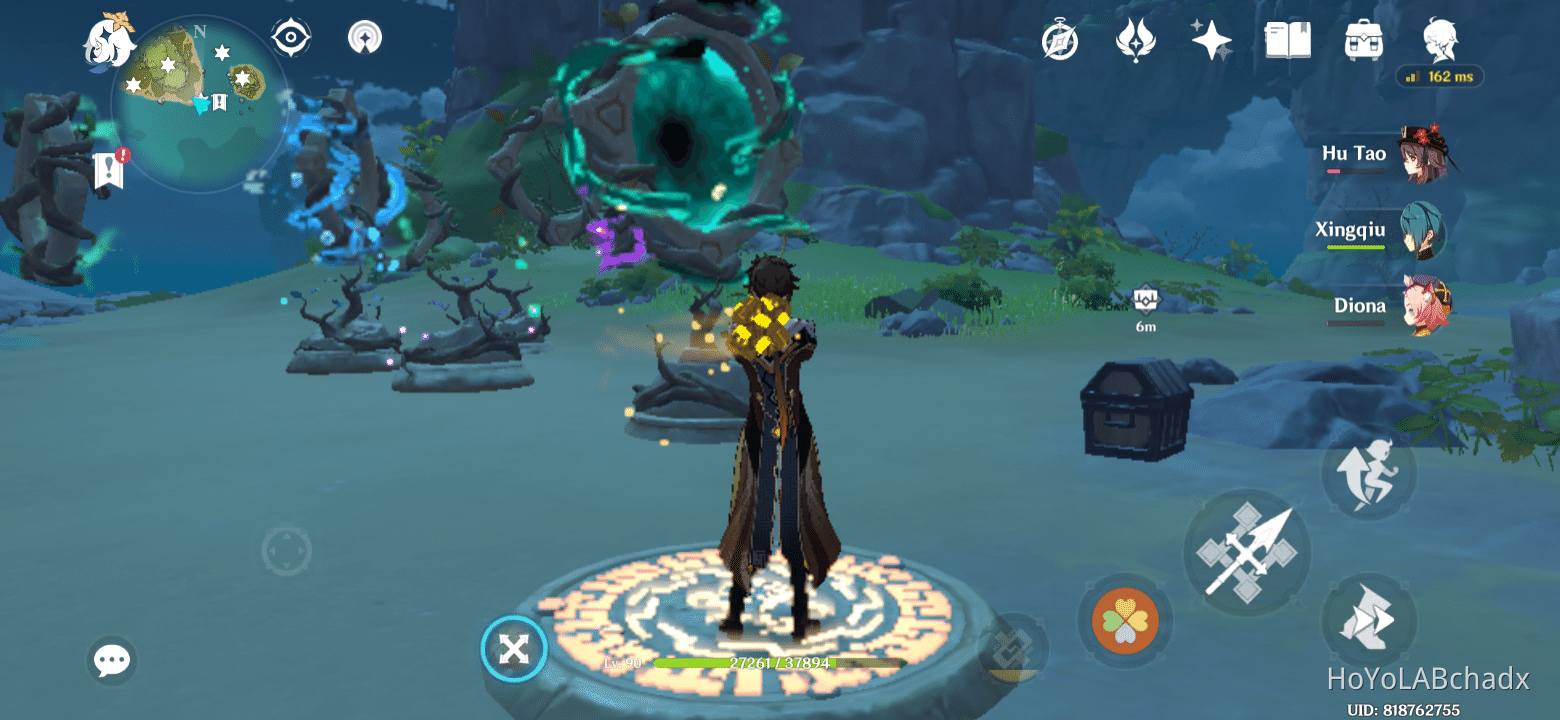The image size is (1560, 720).
Task: Switch to Diona's portrait
Action: (1426, 307)
